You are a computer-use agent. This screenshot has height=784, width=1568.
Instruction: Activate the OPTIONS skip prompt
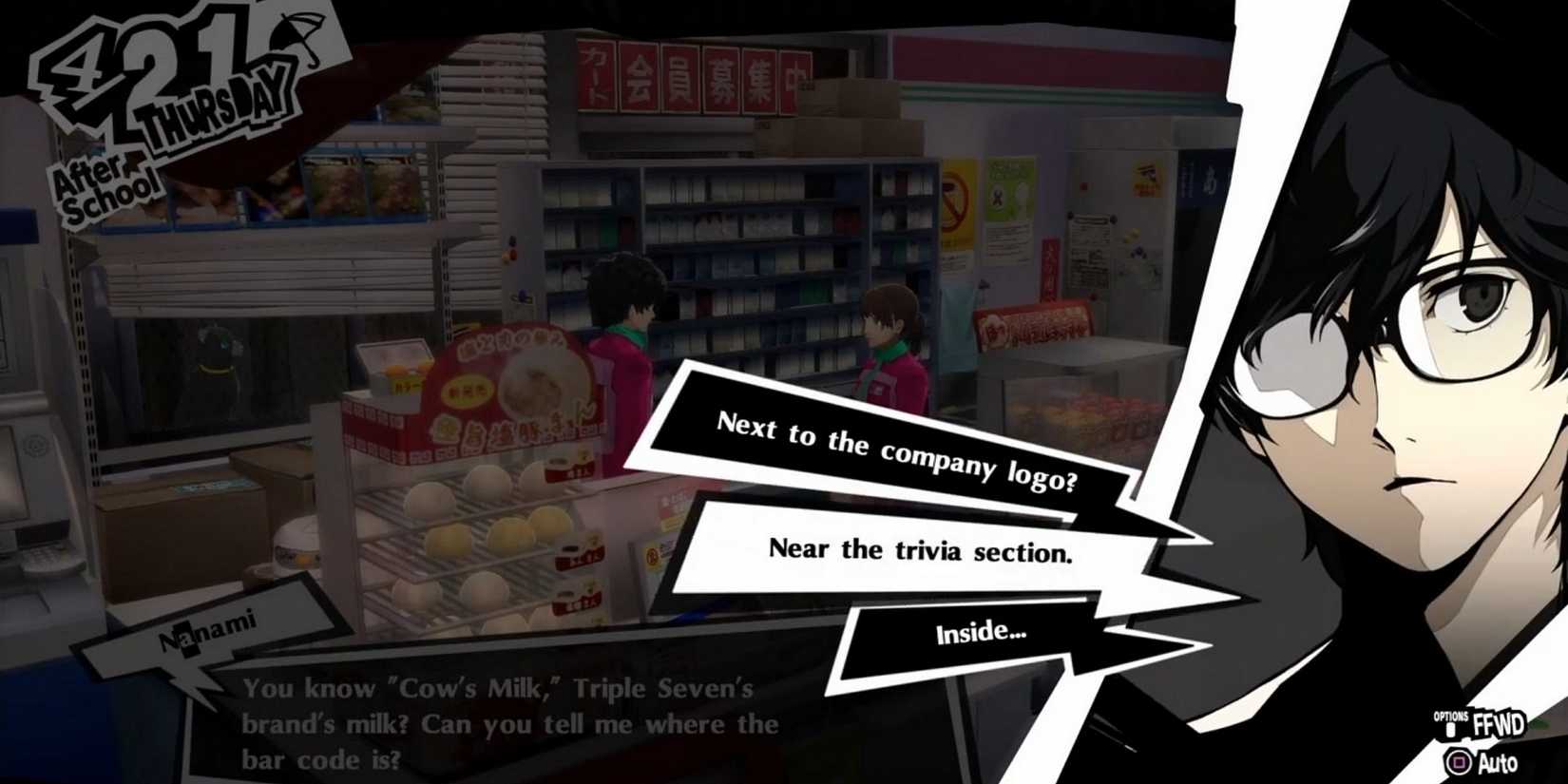click(x=1452, y=717)
